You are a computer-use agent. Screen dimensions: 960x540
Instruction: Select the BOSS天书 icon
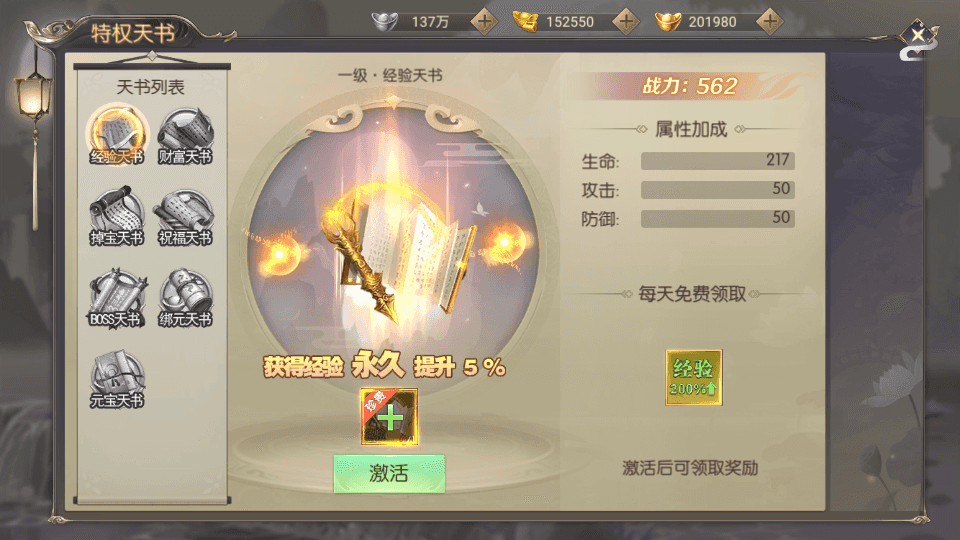point(117,297)
